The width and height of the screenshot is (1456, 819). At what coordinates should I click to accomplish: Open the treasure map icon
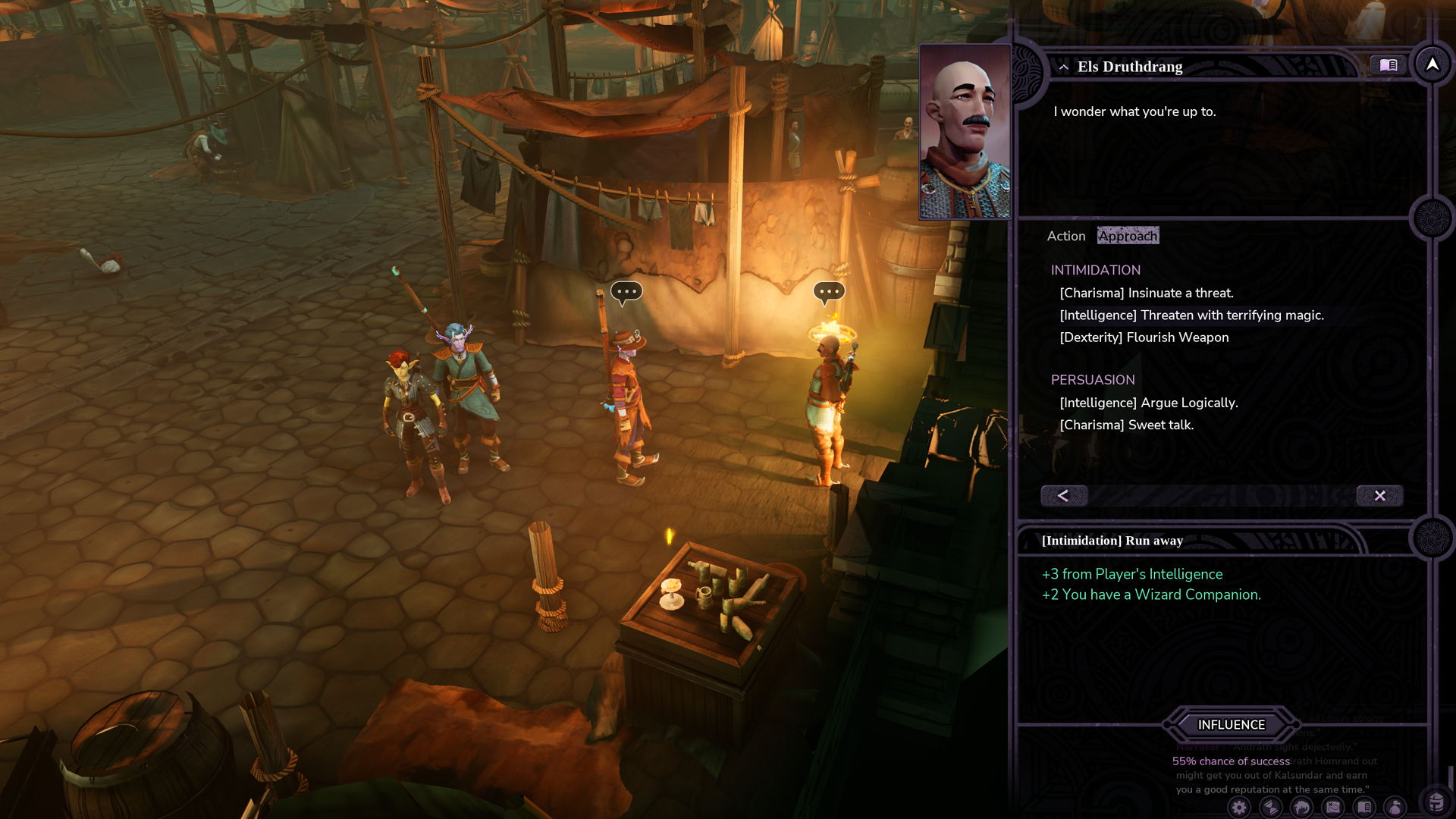coord(1332,808)
